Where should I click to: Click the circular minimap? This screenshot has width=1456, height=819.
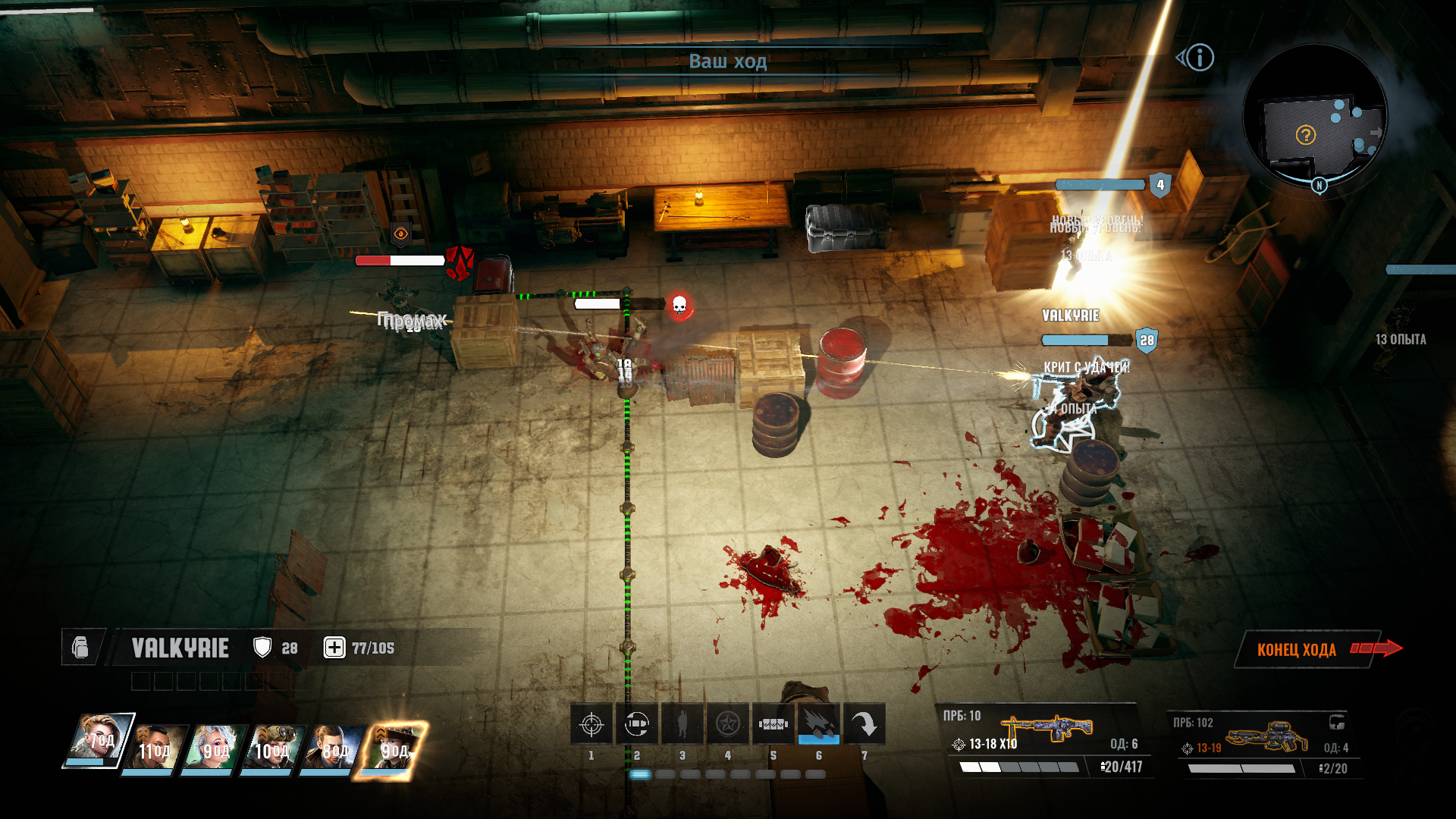coord(1316,116)
